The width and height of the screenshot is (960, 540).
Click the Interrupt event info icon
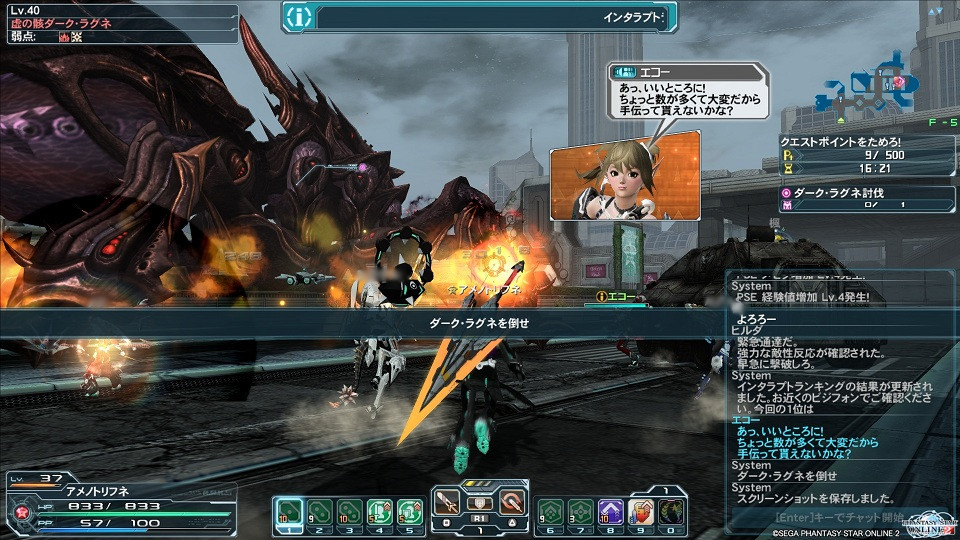click(299, 17)
